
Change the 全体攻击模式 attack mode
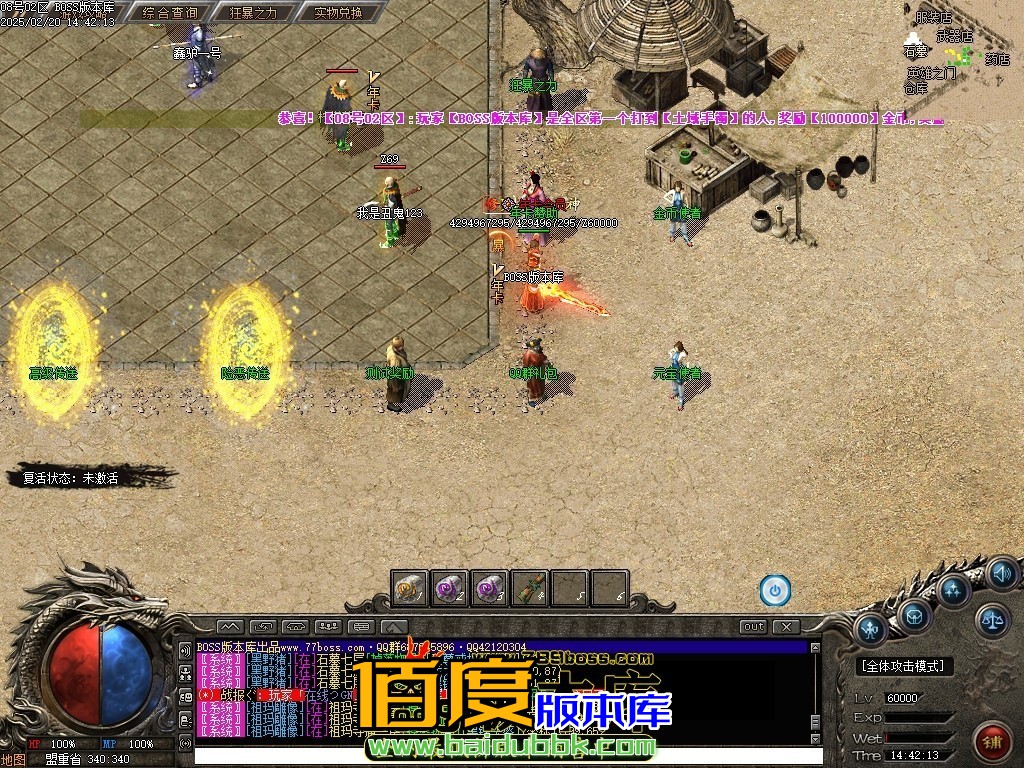[x=906, y=666]
